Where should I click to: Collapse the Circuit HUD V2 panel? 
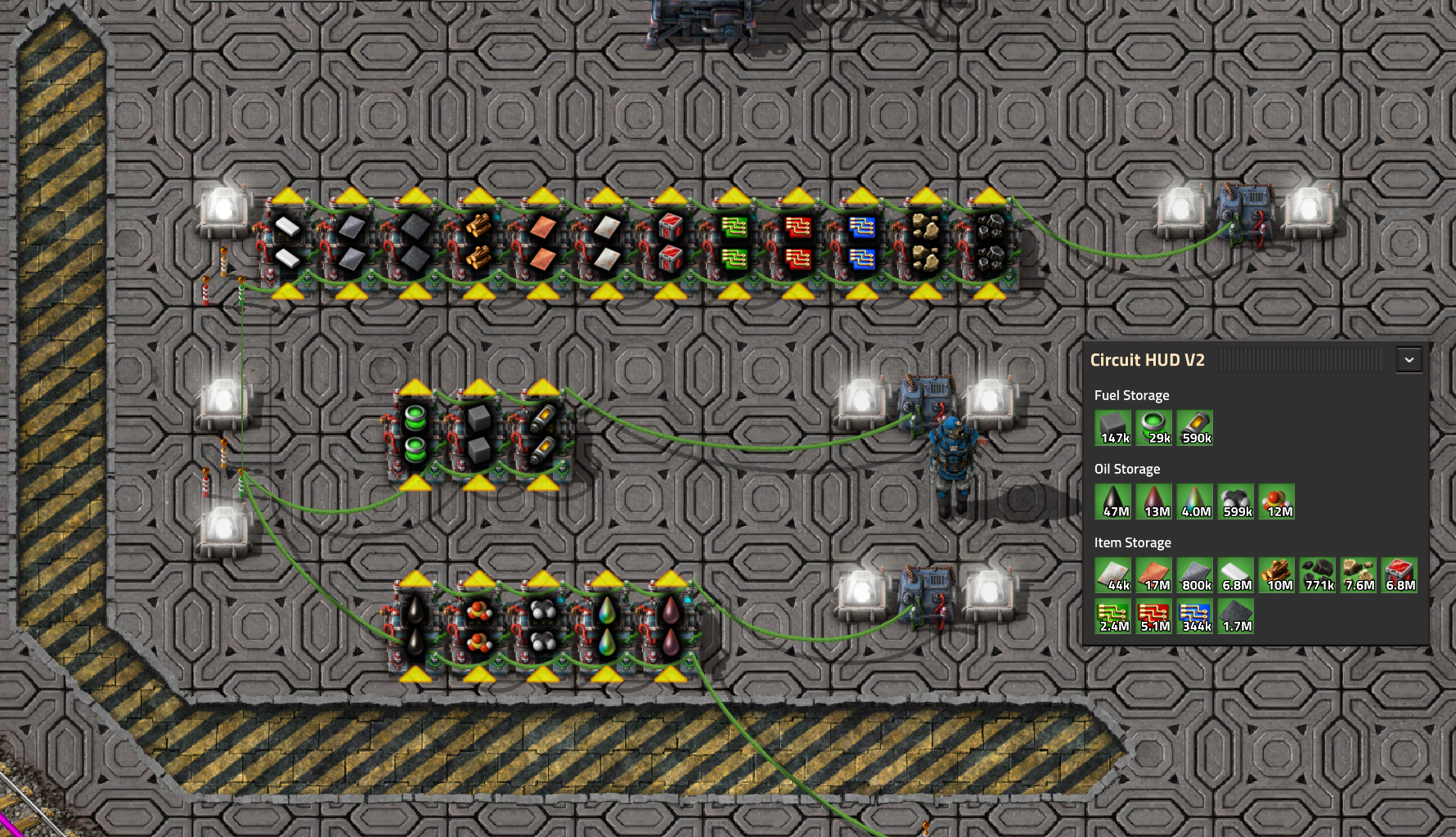(1409, 359)
